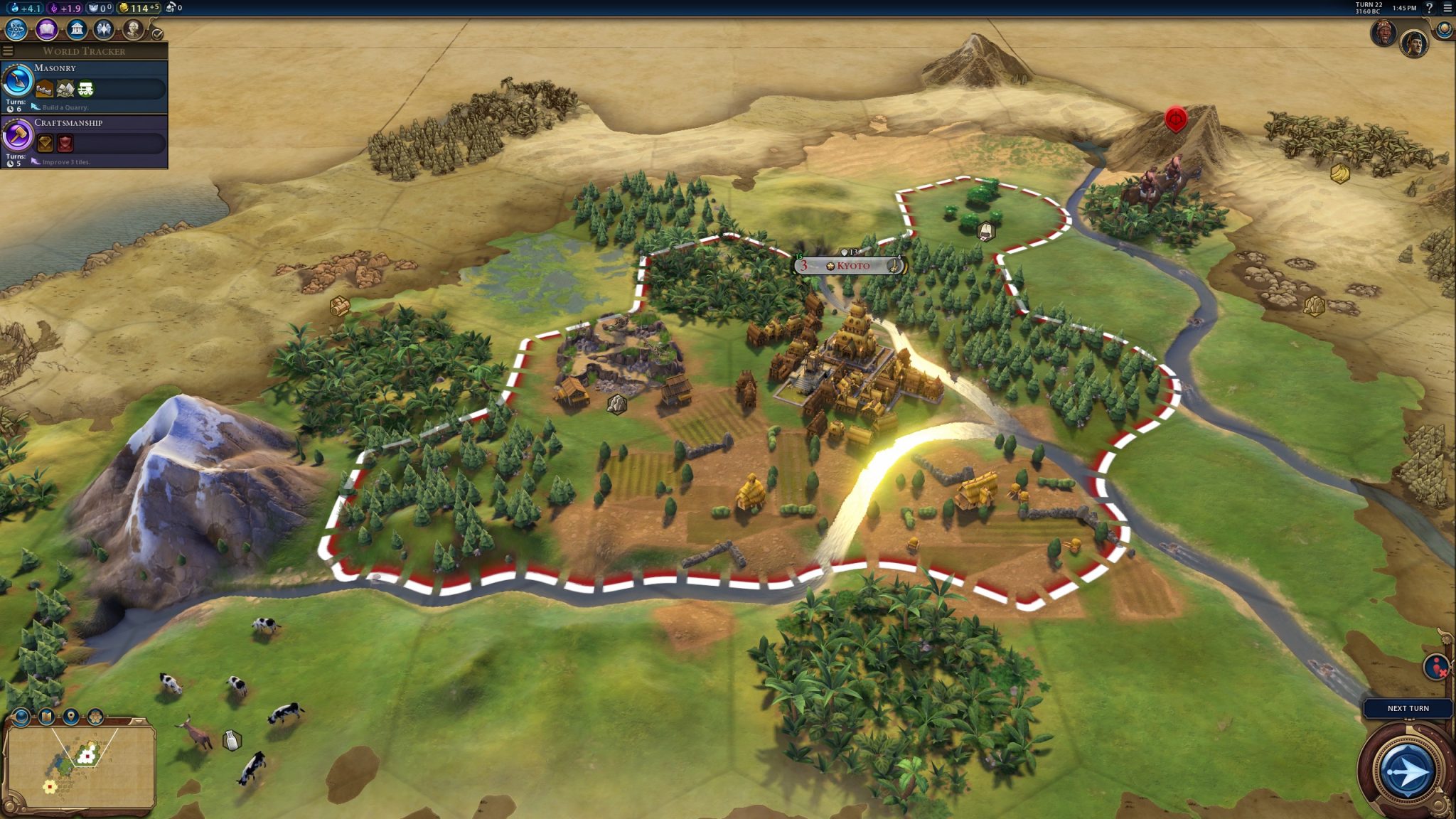
Task: Open the Kyoto city banner
Action: click(850, 266)
